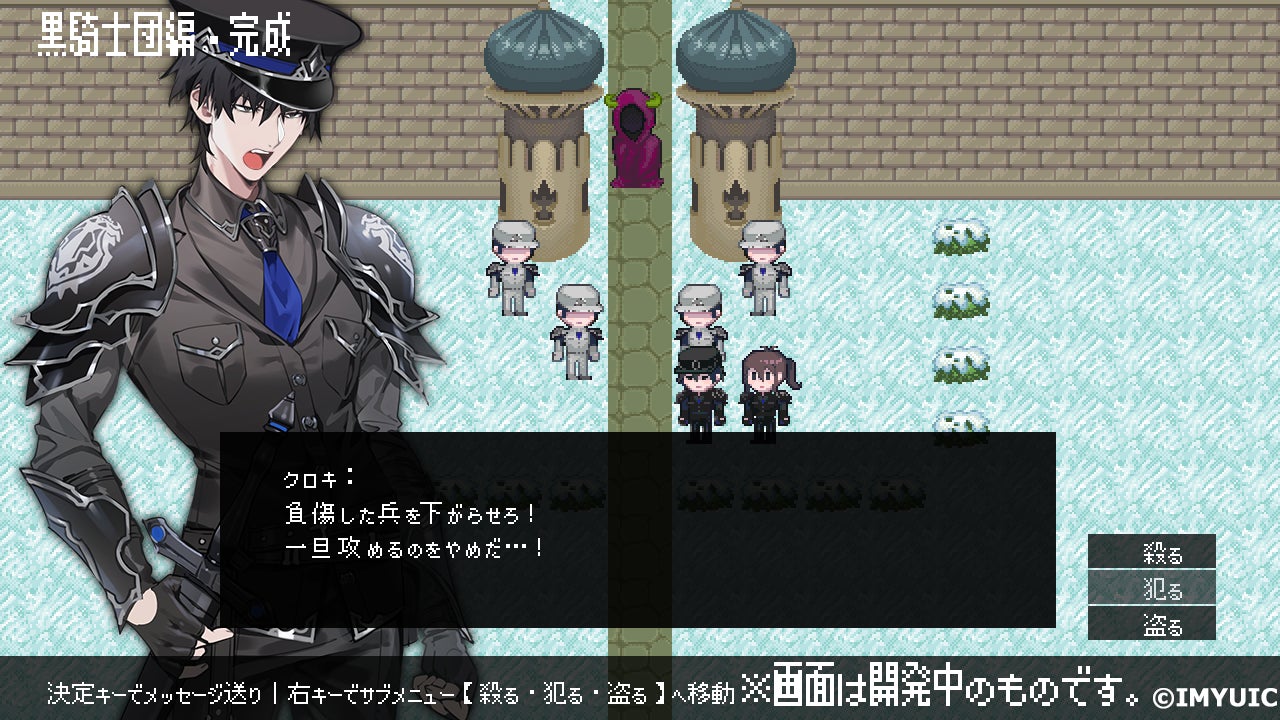Advance the クロキ dialogue message box

(637, 529)
